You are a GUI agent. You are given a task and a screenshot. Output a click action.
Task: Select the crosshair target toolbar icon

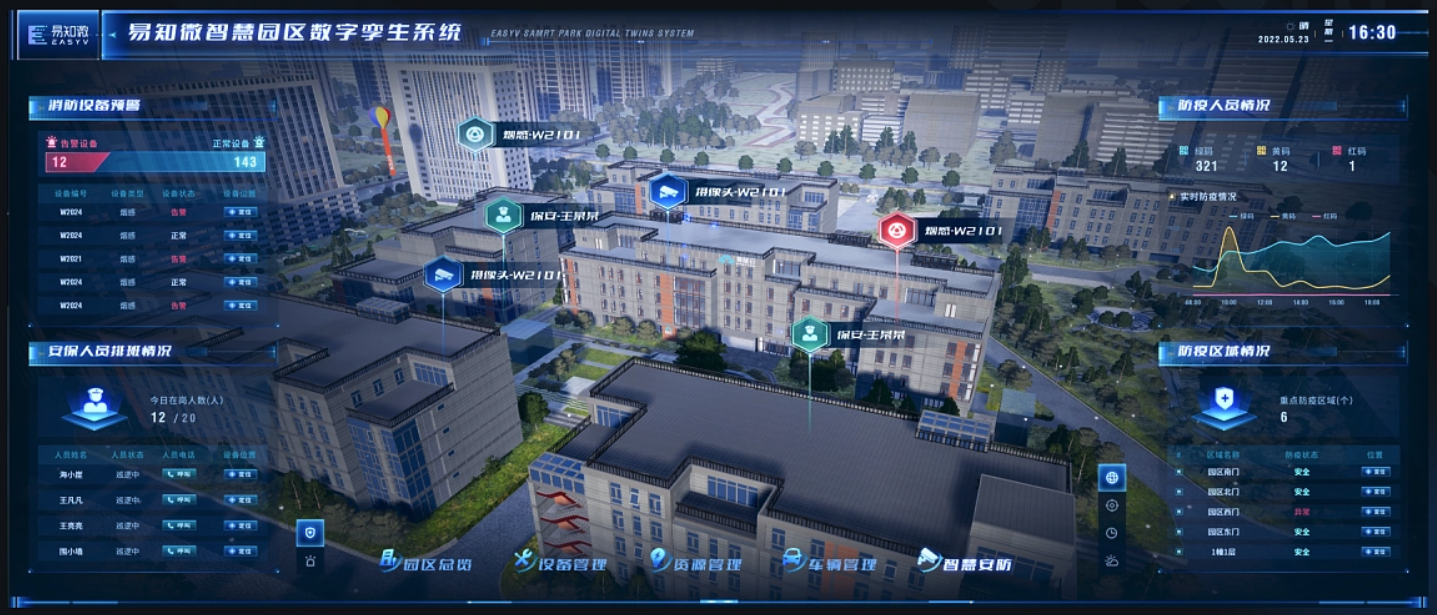coord(1111,506)
